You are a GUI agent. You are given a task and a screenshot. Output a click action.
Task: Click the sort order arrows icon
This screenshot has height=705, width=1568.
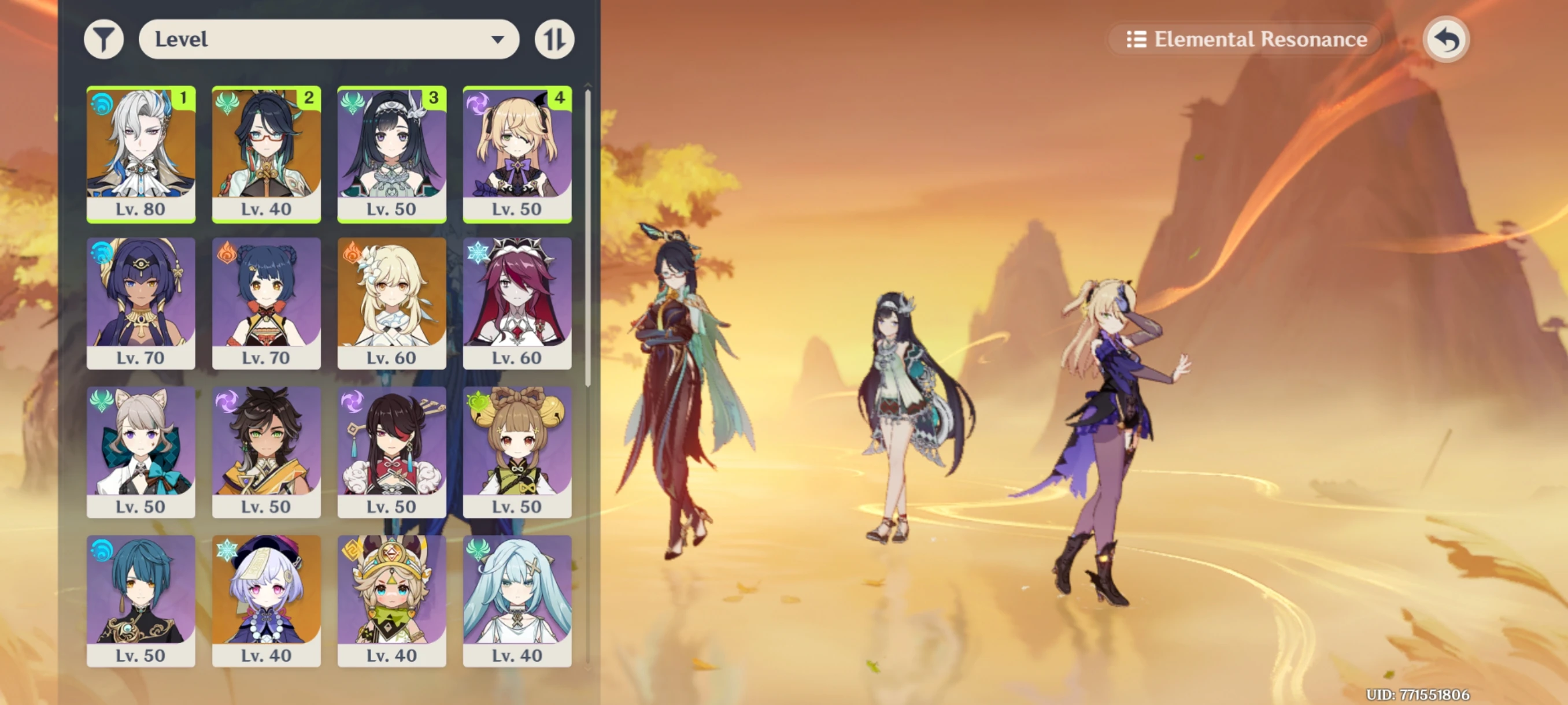coord(554,38)
